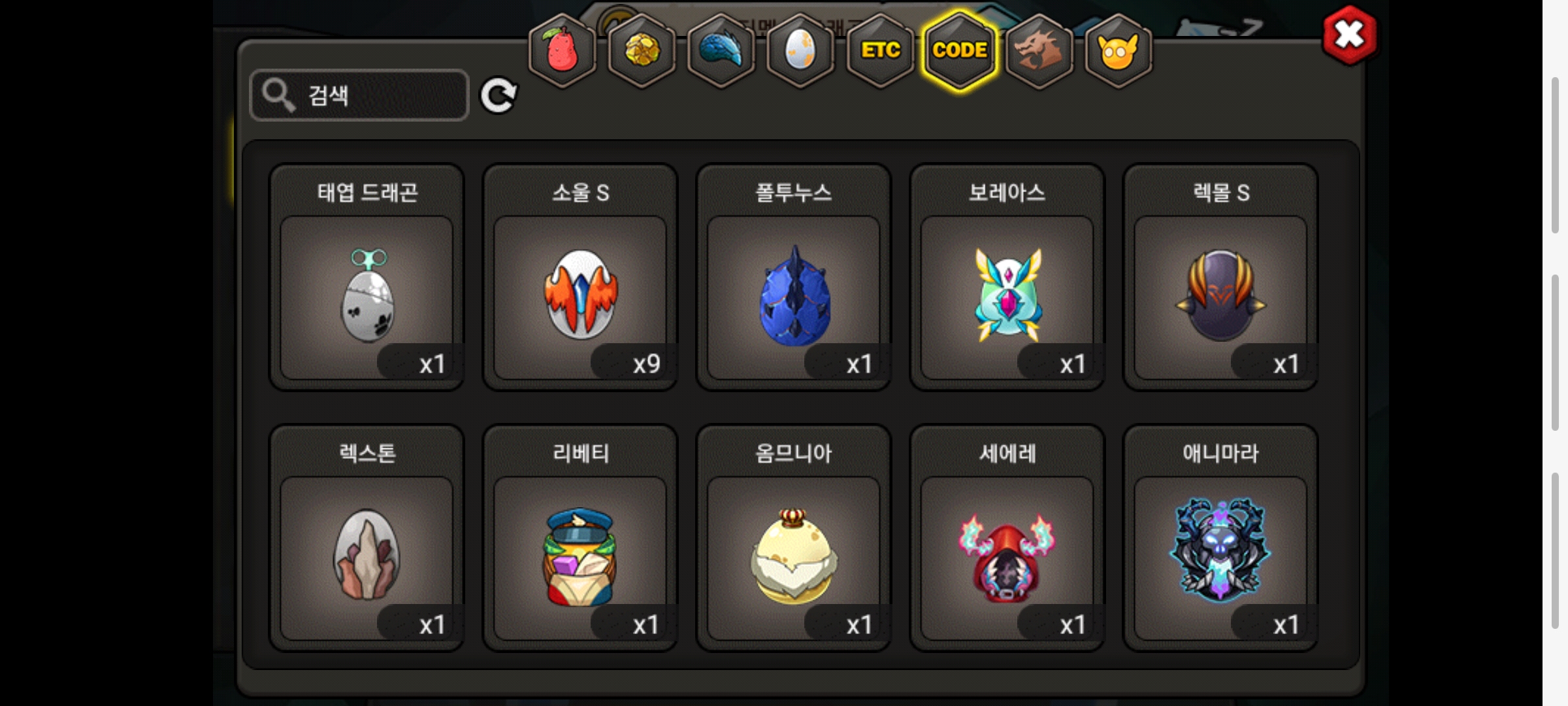Image resolution: width=1568 pixels, height=706 pixels.
Task: Open the ETC category tab
Action: [880, 50]
